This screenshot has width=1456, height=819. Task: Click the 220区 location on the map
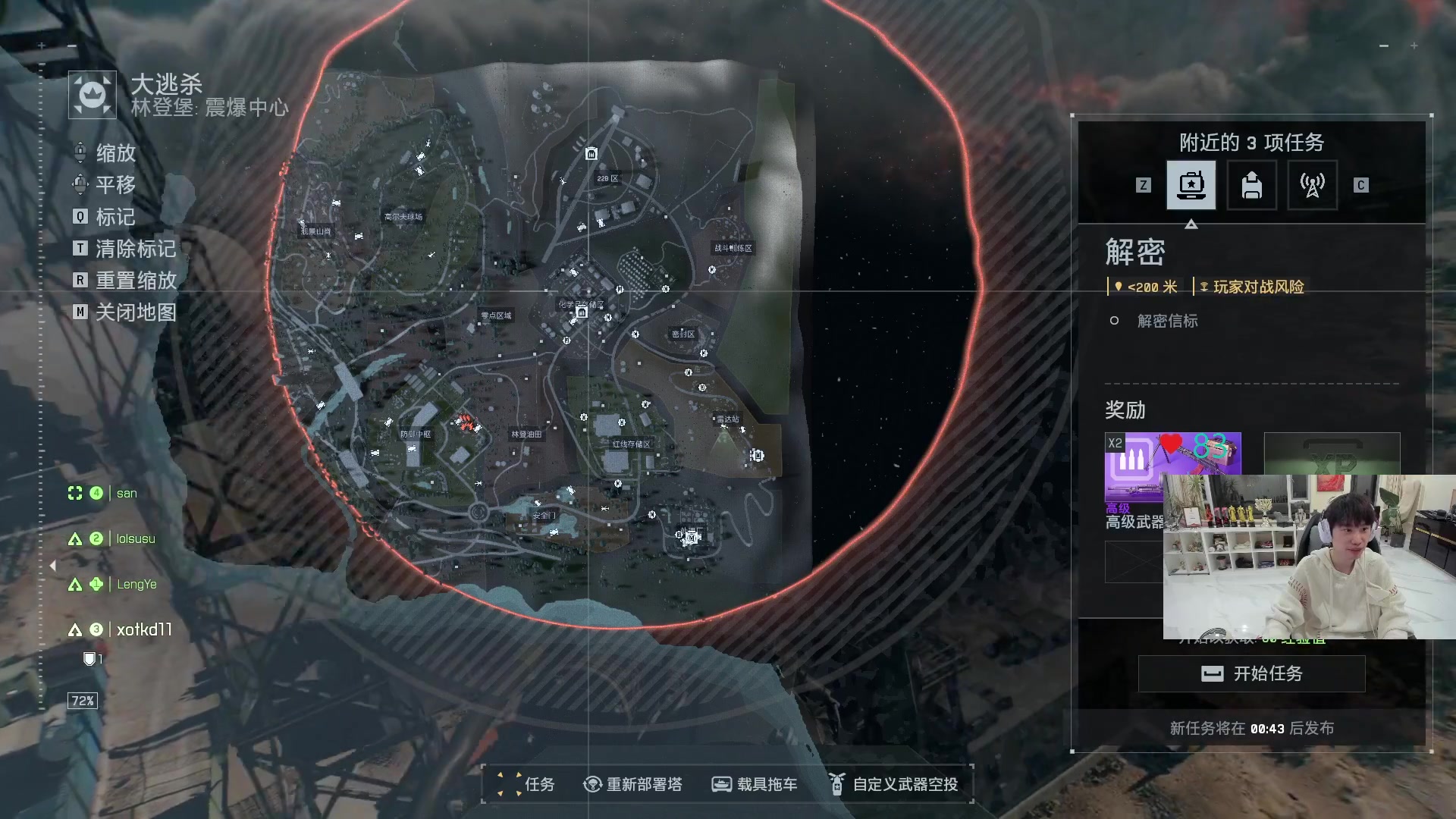[607, 179]
